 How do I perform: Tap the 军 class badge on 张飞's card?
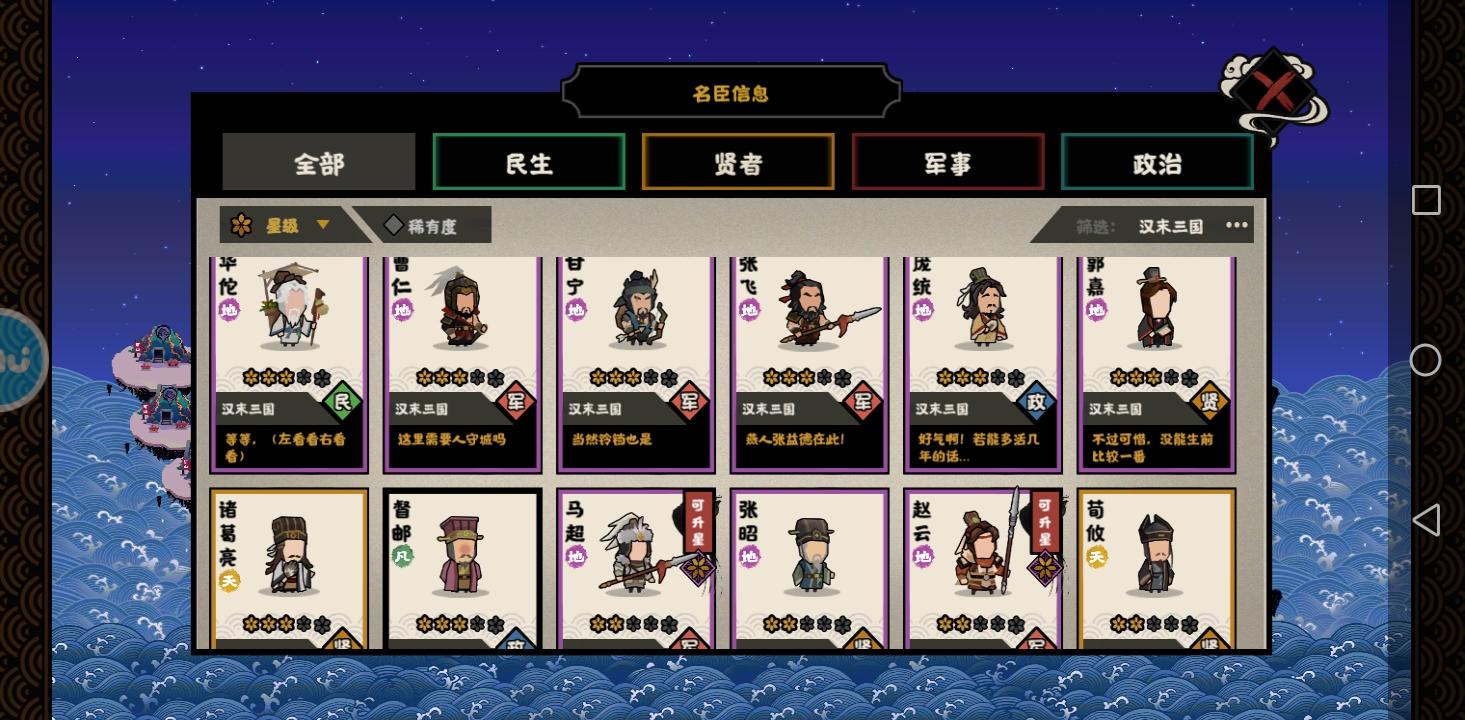pyautogui.click(x=864, y=402)
